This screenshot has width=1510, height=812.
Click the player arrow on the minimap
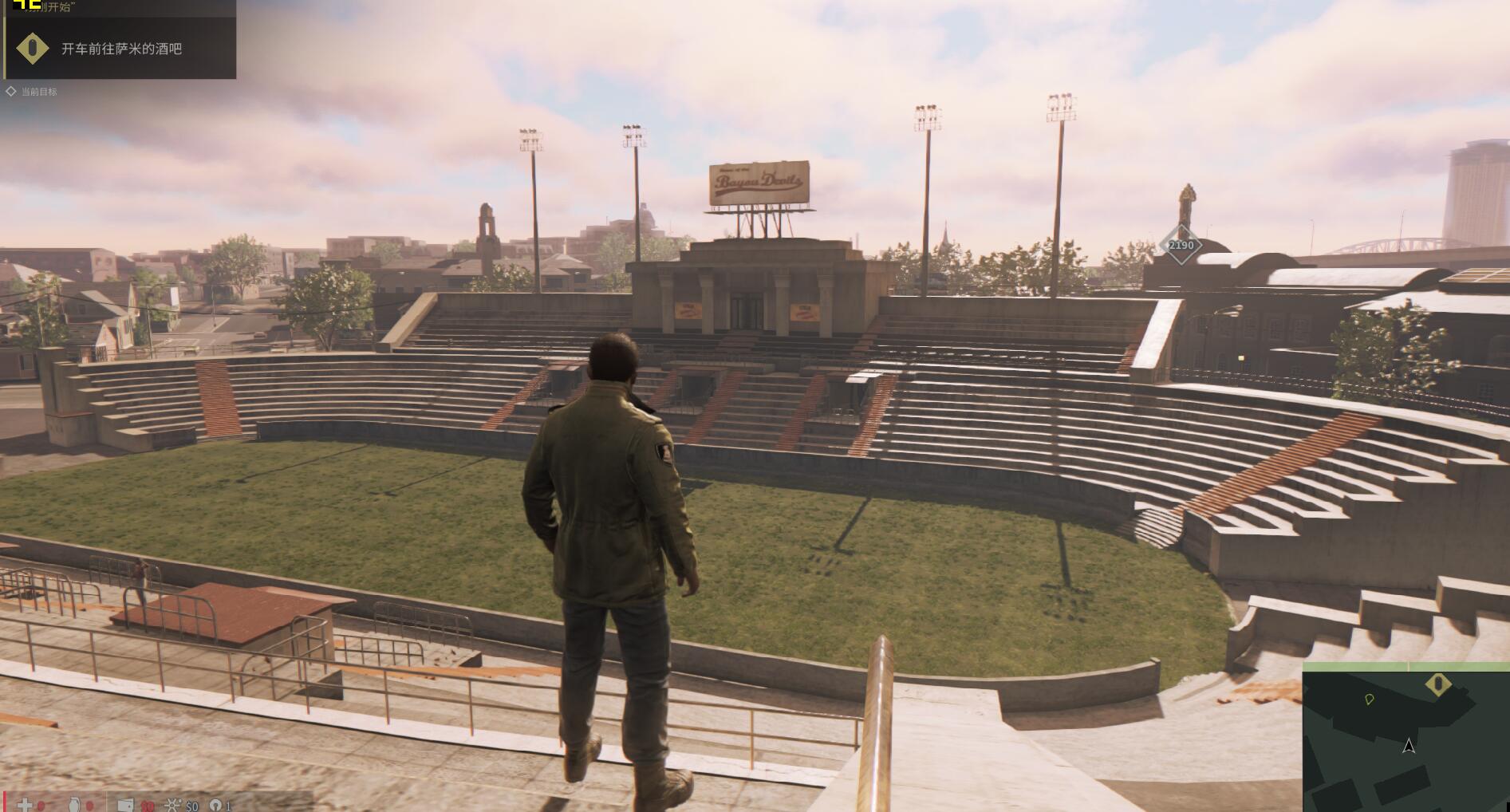coord(1409,746)
